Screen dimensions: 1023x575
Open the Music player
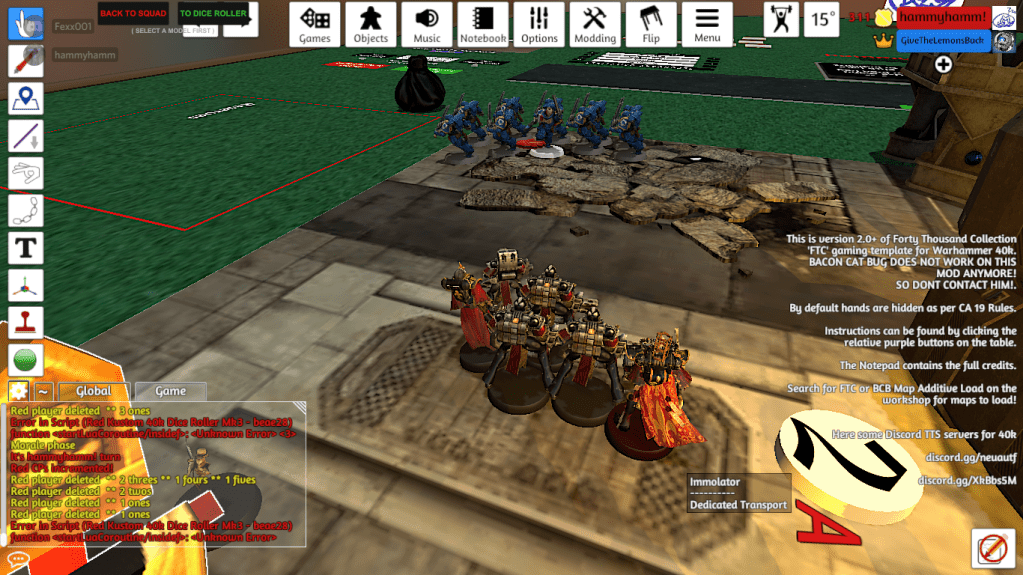click(x=427, y=24)
